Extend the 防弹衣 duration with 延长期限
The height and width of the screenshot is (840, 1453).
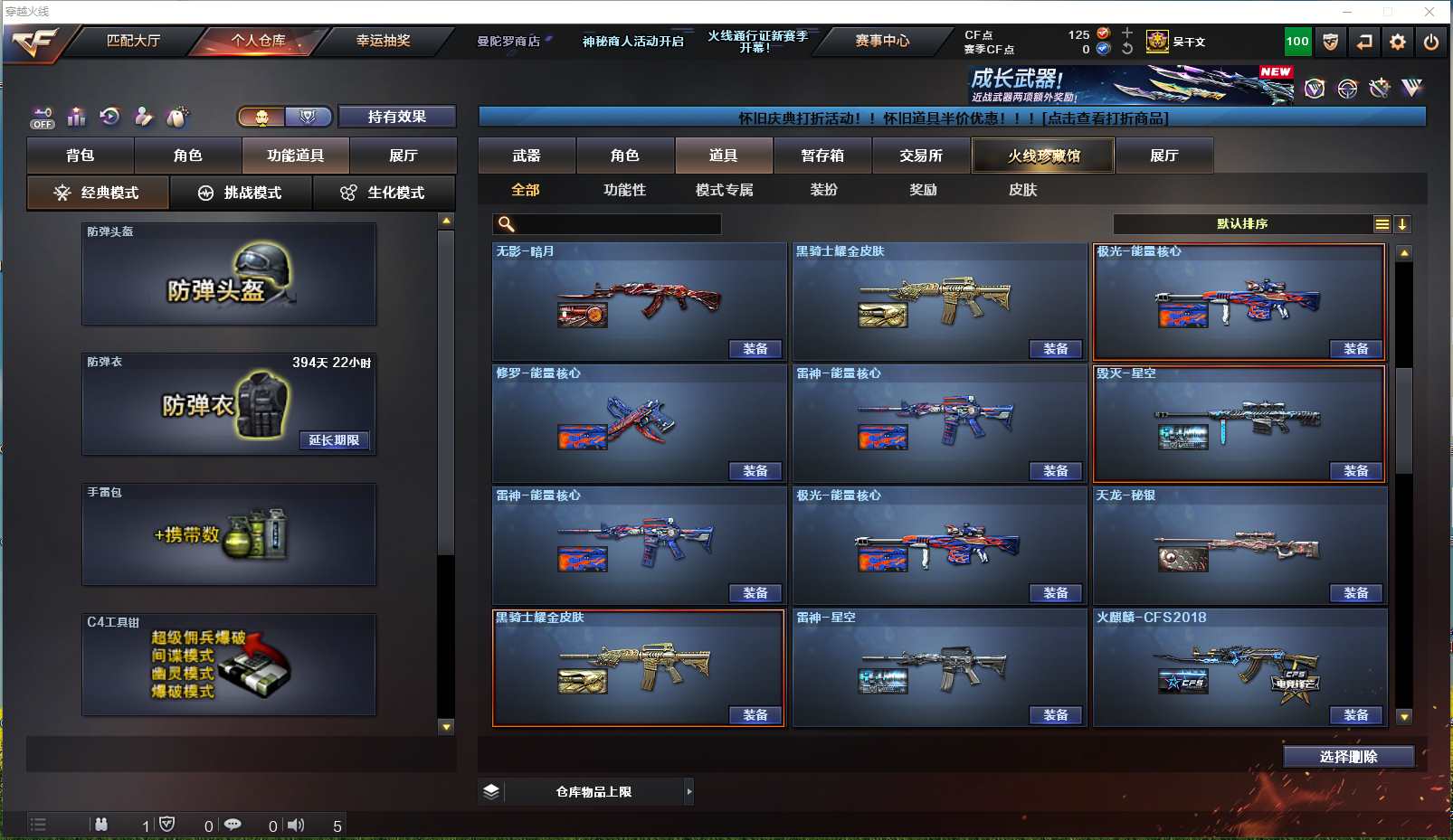point(334,440)
